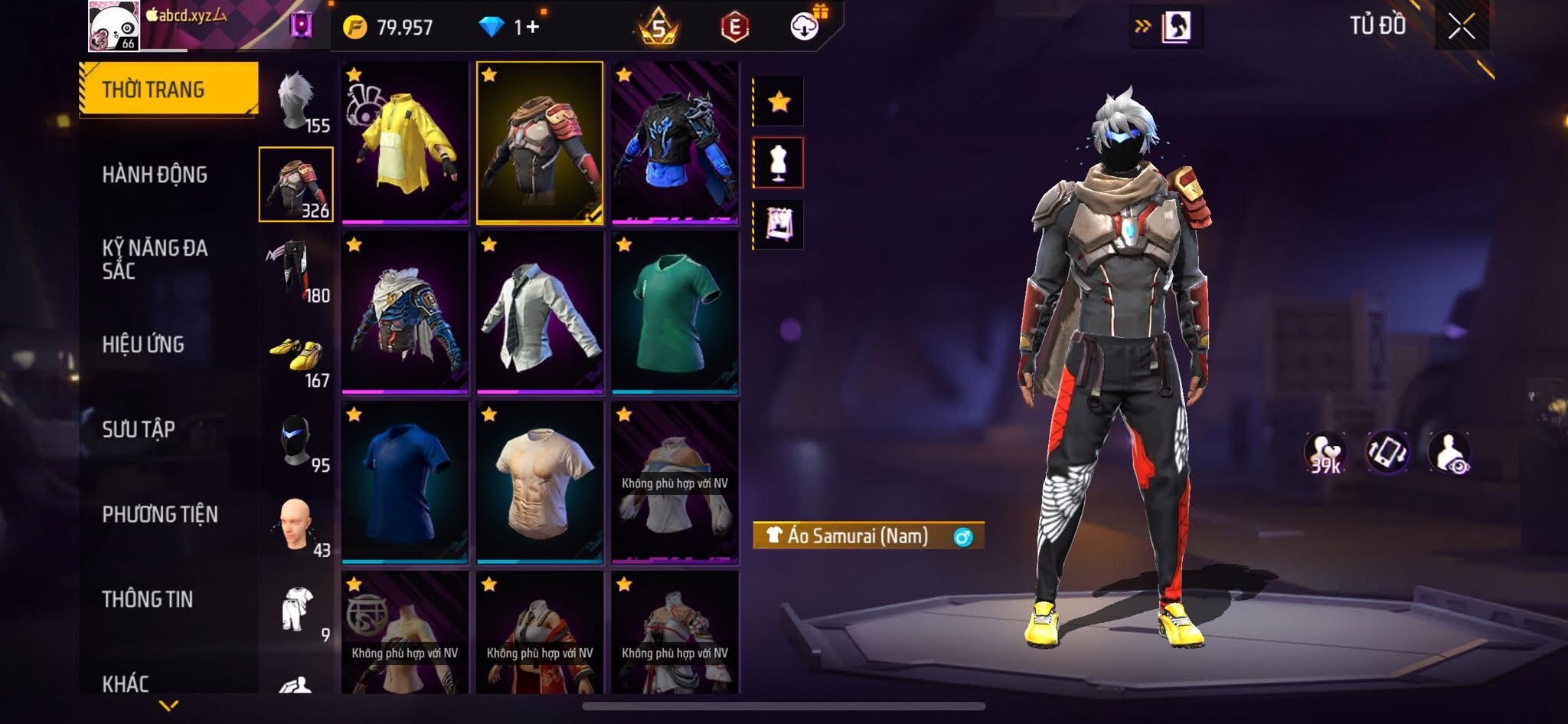Image resolution: width=1568 pixels, height=724 pixels.
Task: Close the TỦ ĐỒ wardrobe screen
Action: point(1461,27)
